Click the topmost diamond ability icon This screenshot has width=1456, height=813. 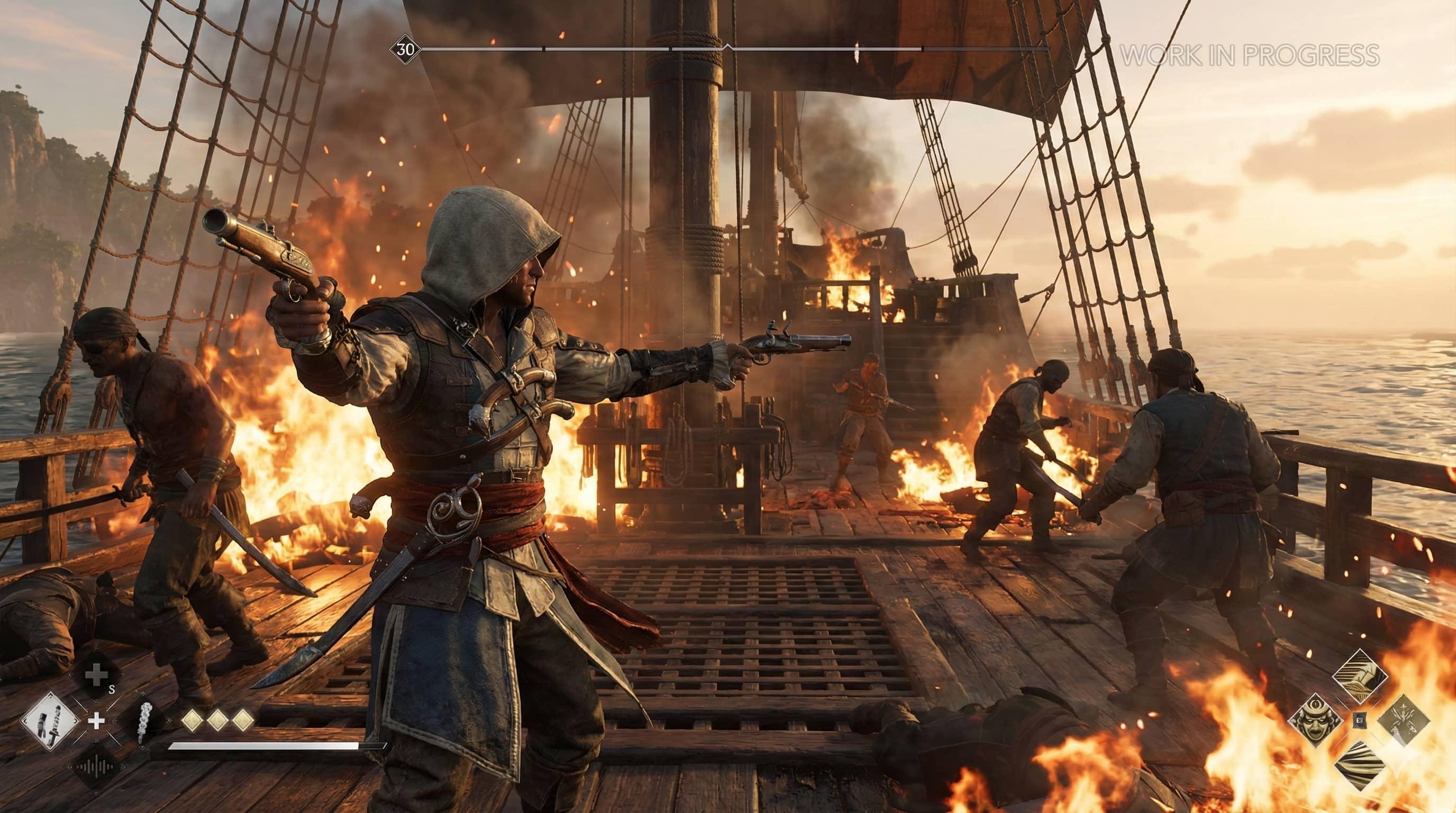(1360, 674)
